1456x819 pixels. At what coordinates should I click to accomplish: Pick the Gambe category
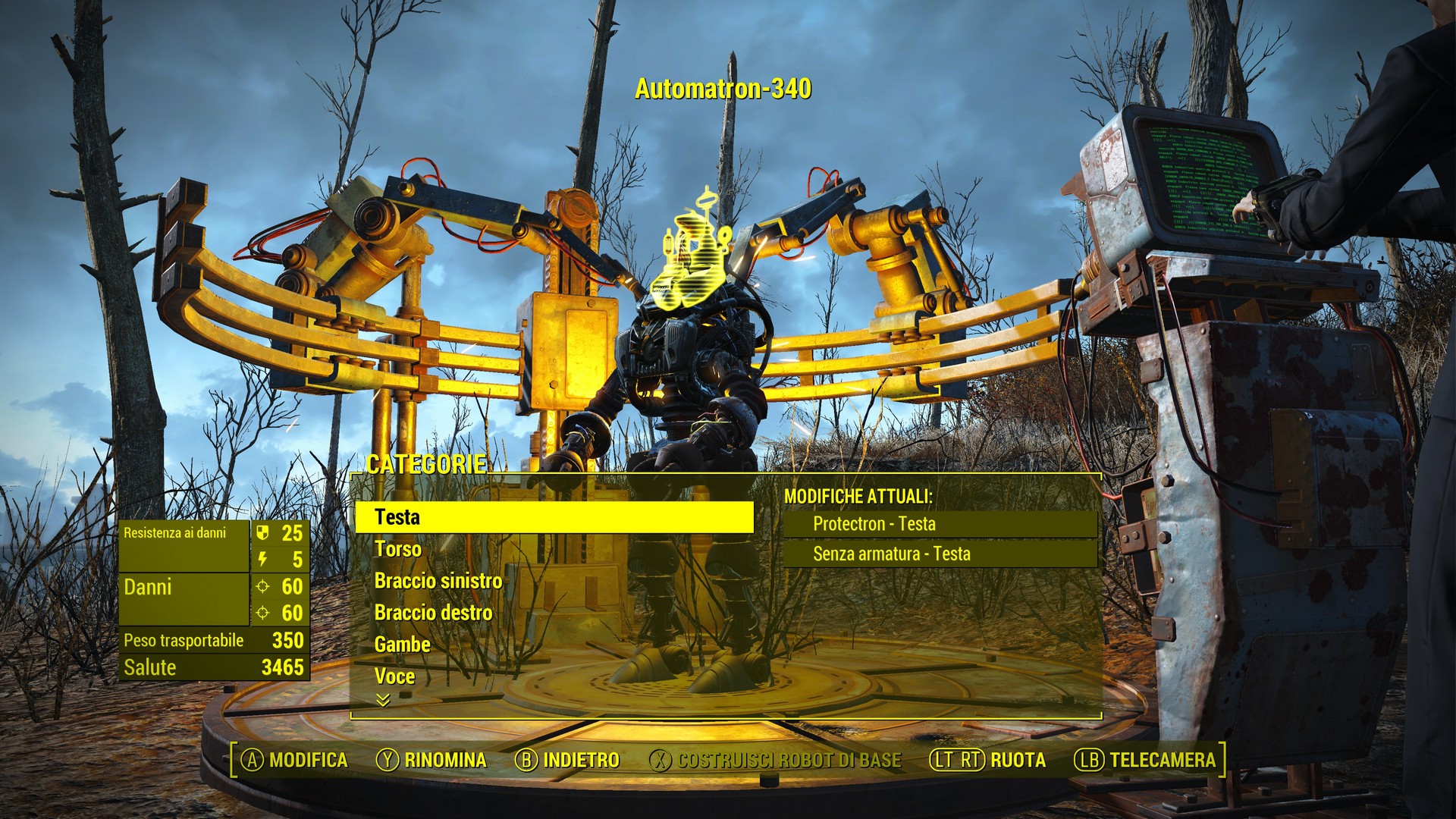[x=403, y=645]
